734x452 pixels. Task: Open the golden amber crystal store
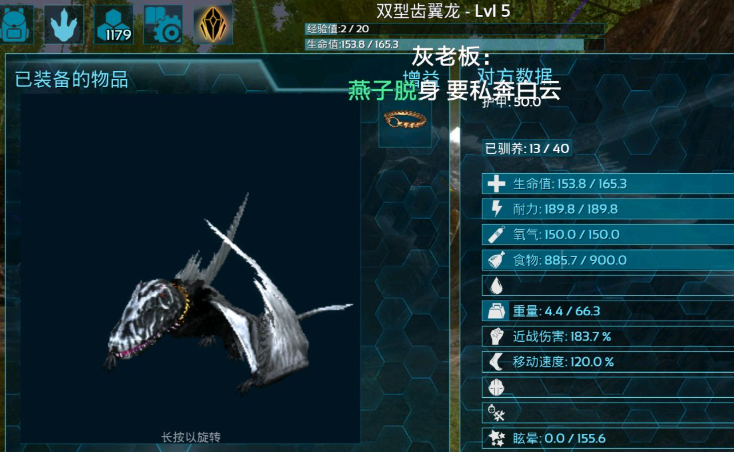click(213, 24)
